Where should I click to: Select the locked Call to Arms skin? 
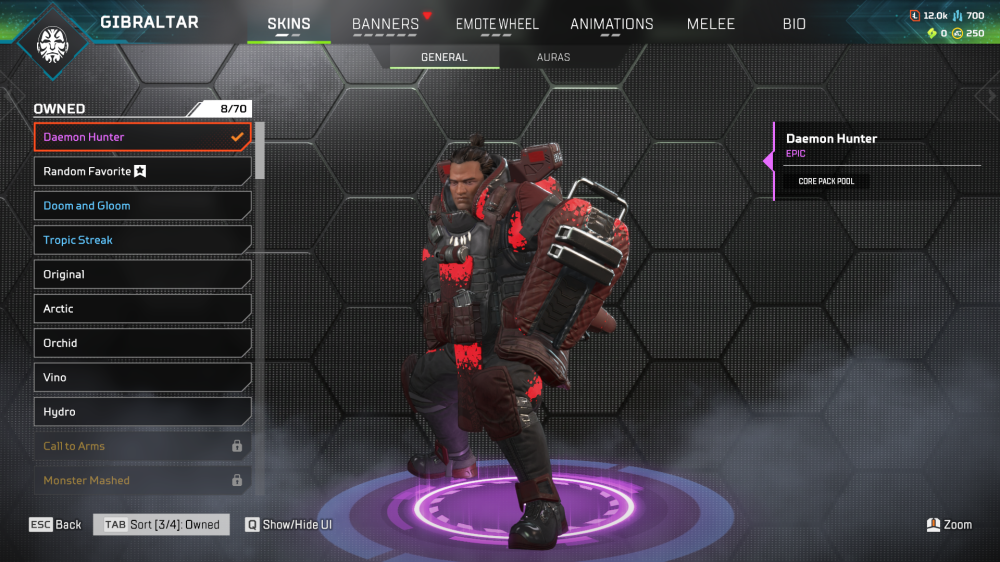(x=142, y=446)
